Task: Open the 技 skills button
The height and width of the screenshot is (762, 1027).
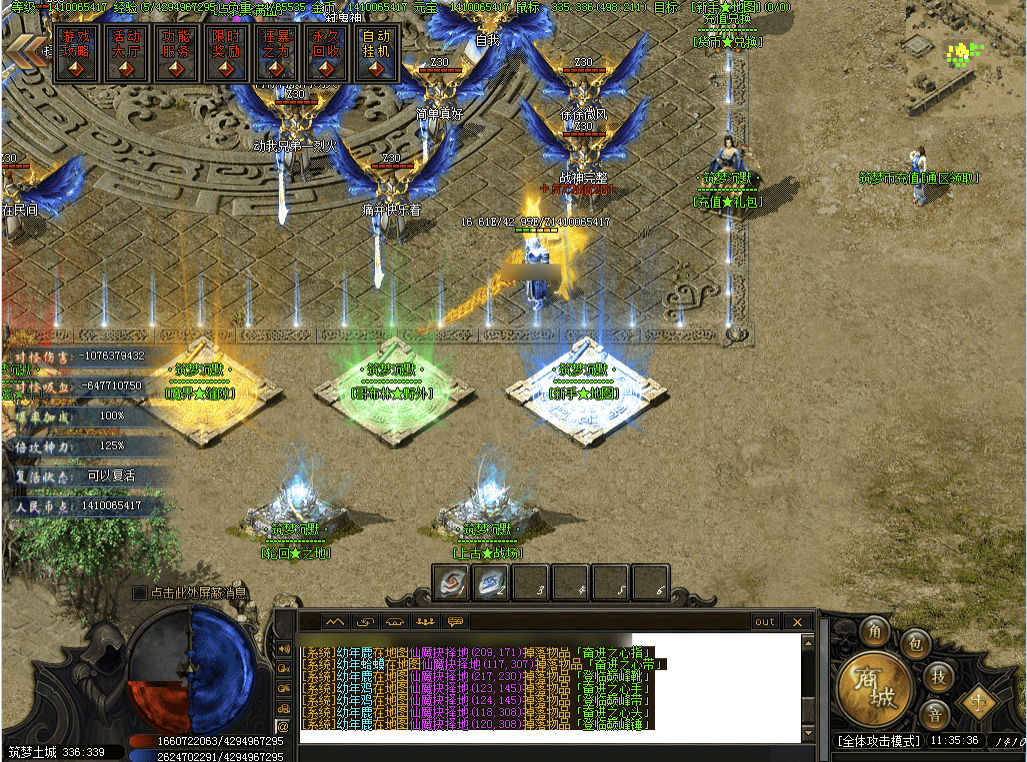Action: coord(937,676)
